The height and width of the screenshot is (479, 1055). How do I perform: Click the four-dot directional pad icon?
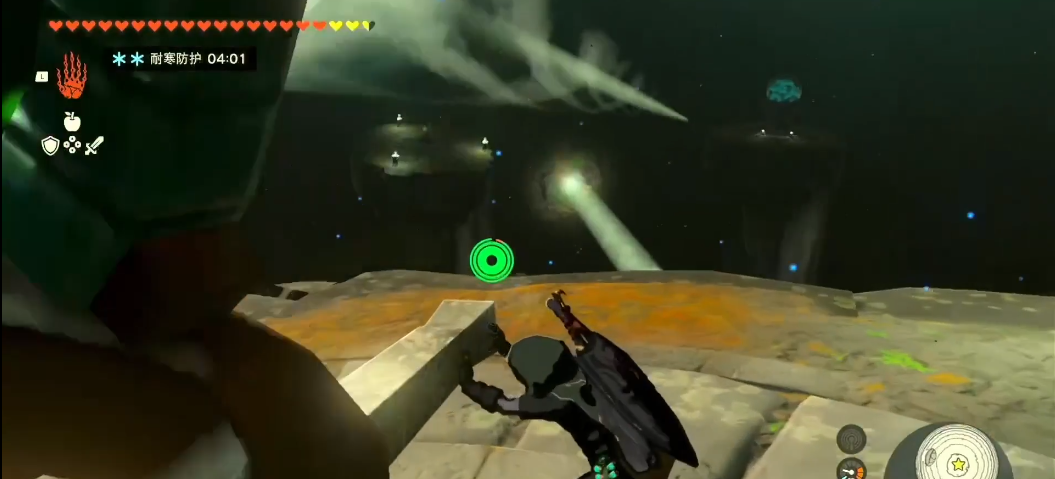point(72,146)
